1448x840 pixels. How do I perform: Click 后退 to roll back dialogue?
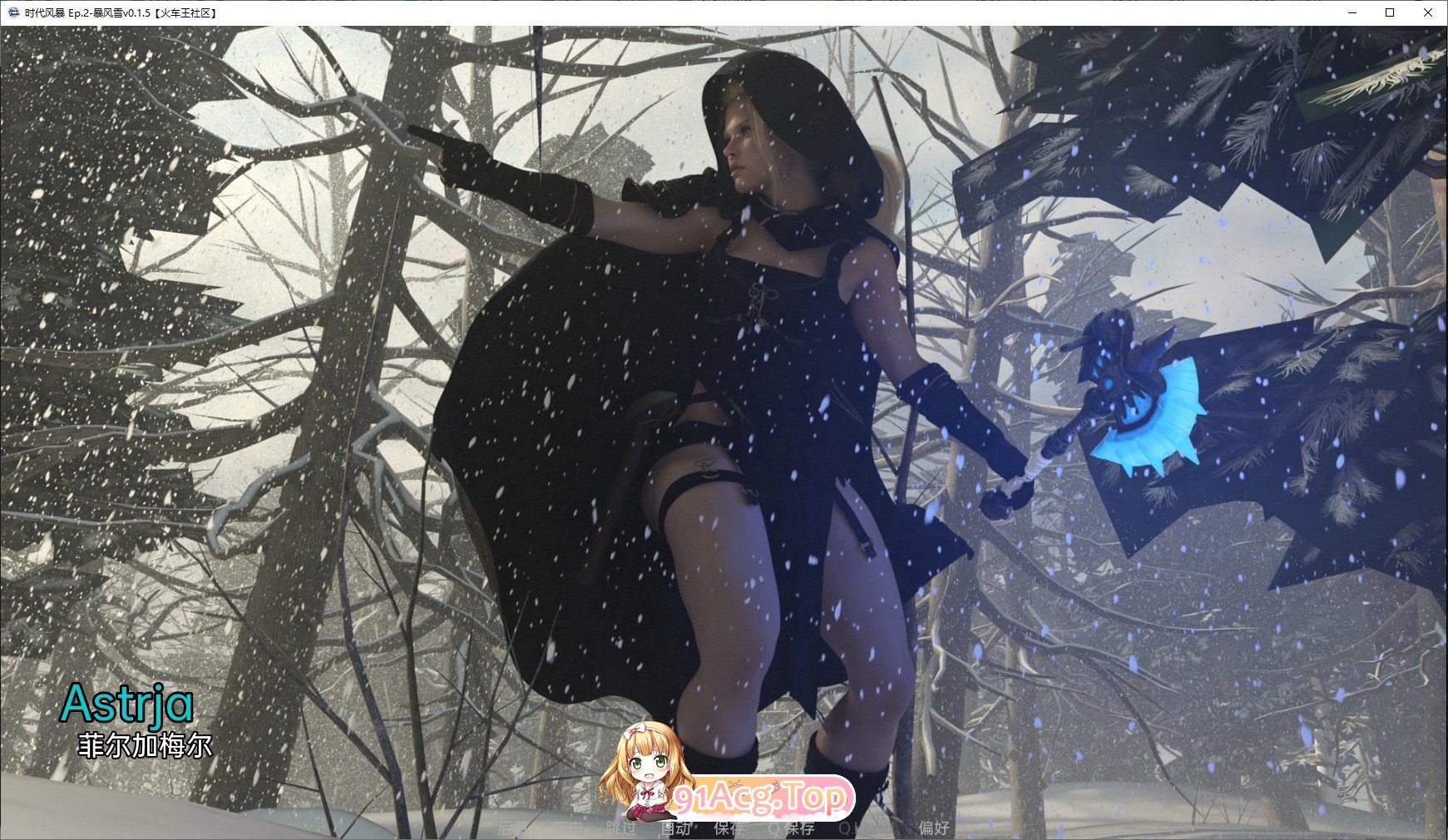point(511,828)
